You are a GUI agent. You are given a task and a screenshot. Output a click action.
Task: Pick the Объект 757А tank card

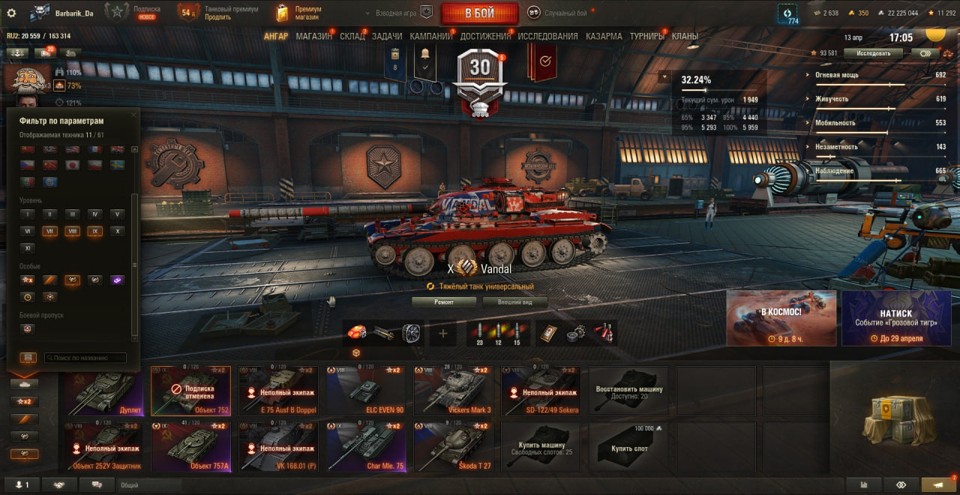pos(191,445)
